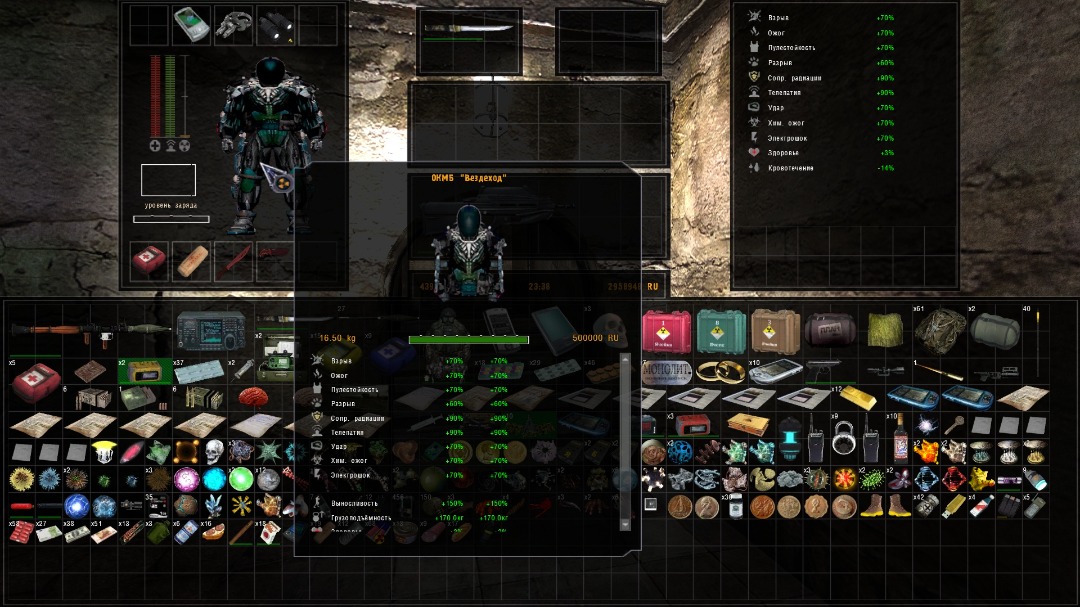The width and height of the screenshot is (1080, 607).
Task: Select the pair of gold rings
Action: pos(717,372)
